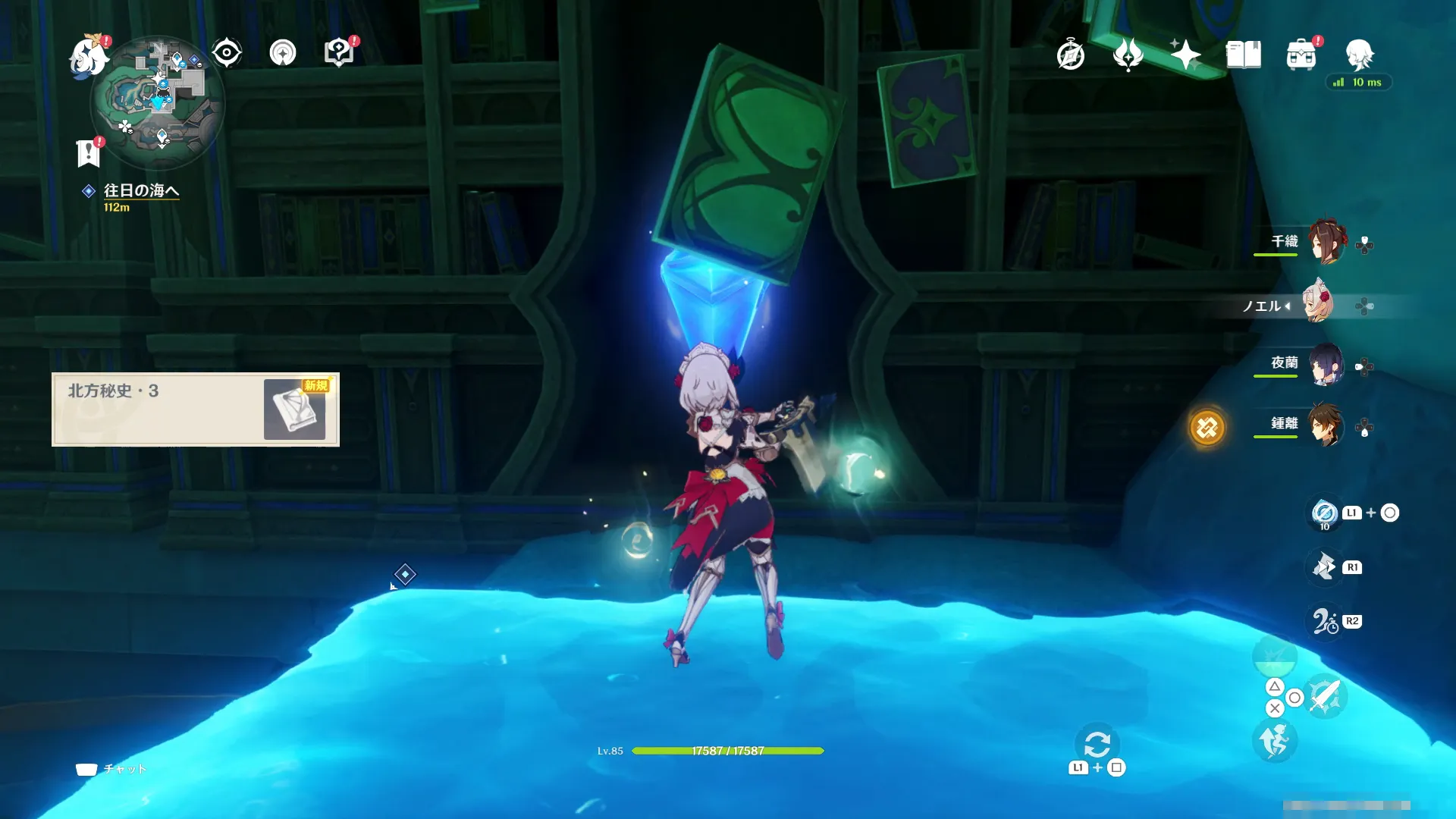Screen dimensions: 1456x819
Task: Select the 往日の海へ quest tracker
Action: point(141,191)
